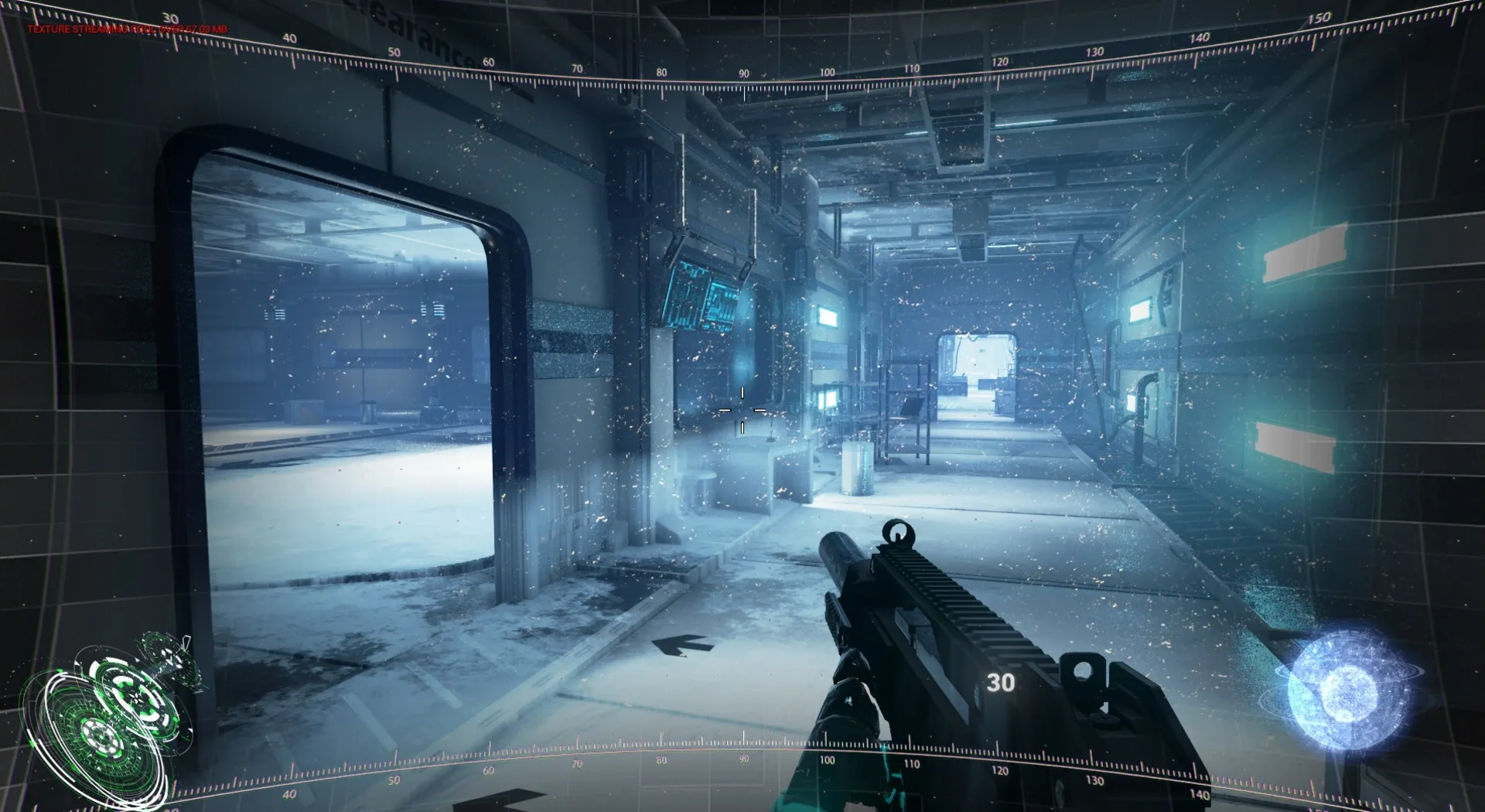Click the ammo counter showing 30
1485x812 pixels.
tap(1002, 683)
